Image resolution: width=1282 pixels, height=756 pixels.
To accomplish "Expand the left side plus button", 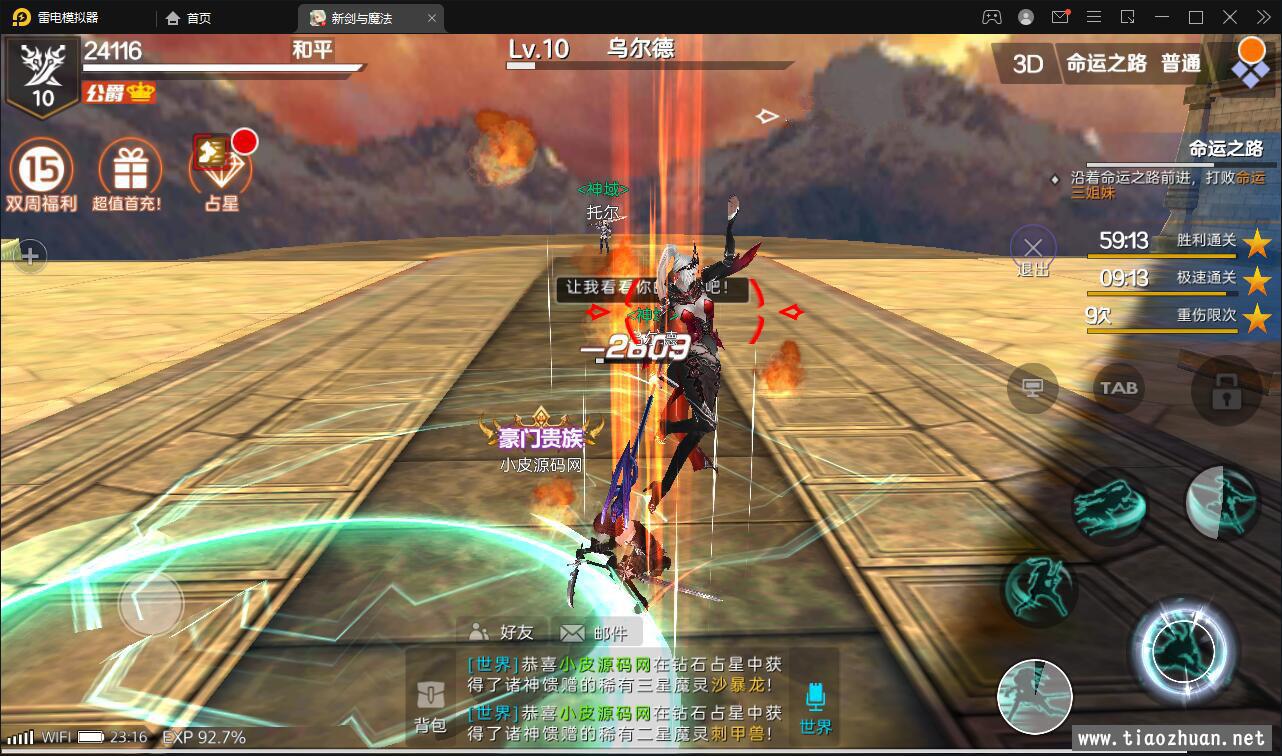I will pos(30,256).
